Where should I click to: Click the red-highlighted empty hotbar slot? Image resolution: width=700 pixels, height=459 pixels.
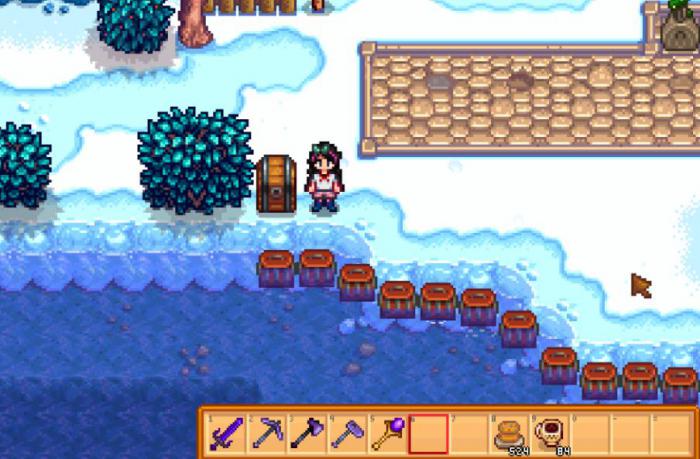tap(428, 432)
